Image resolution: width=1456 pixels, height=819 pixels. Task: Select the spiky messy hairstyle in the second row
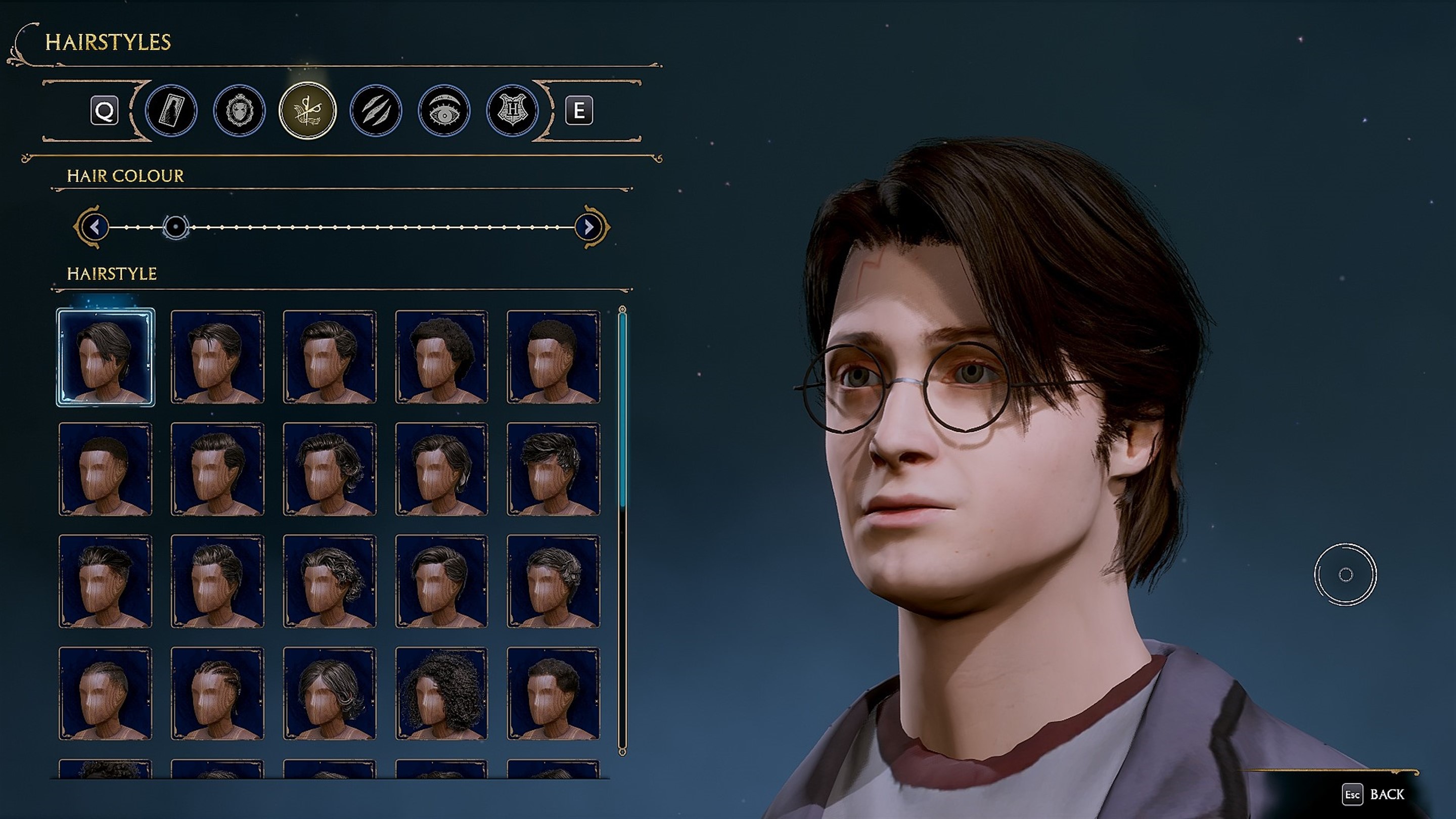[554, 469]
